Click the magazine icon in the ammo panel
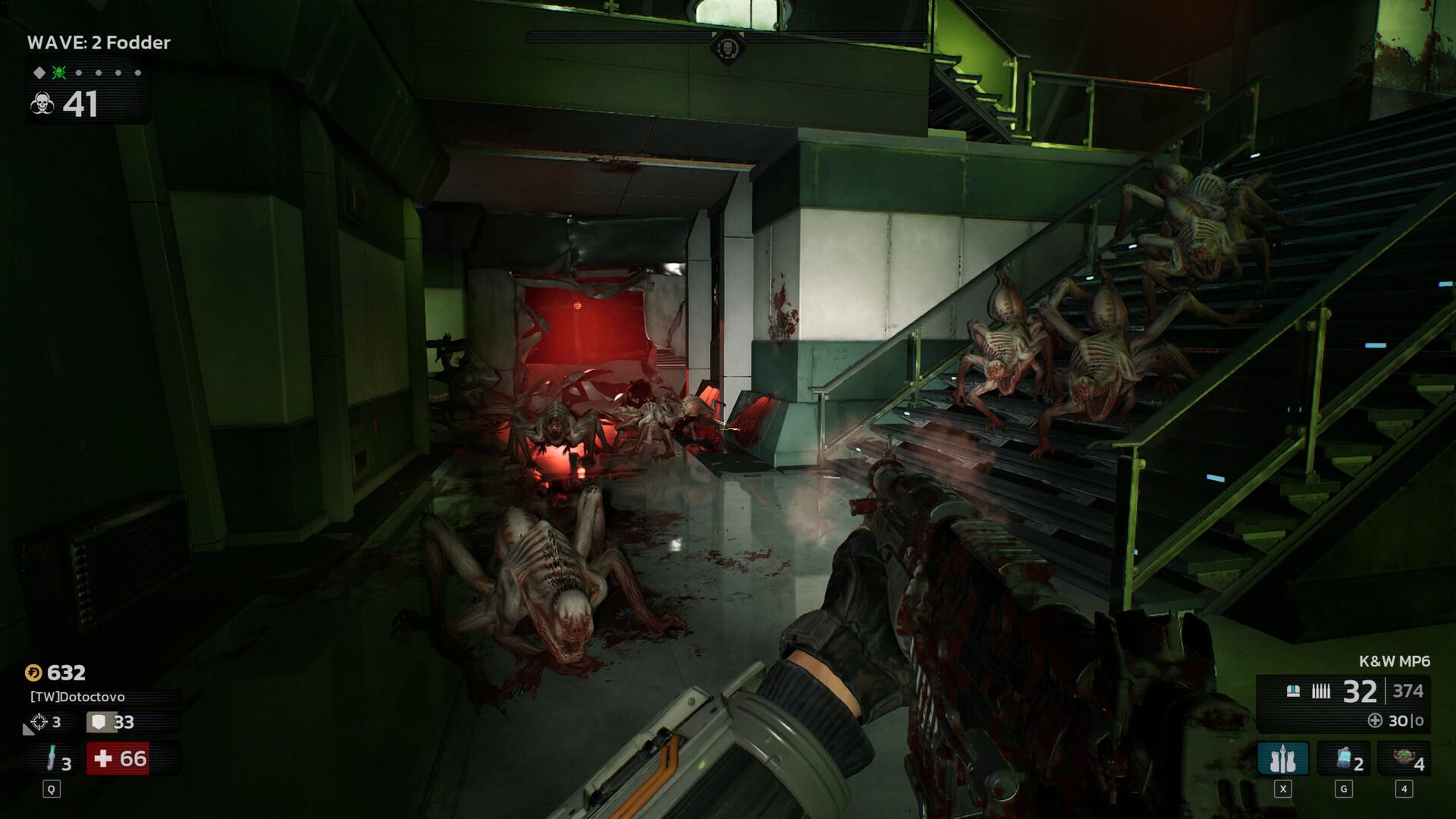Image resolution: width=1456 pixels, height=819 pixels. point(1293,691)
